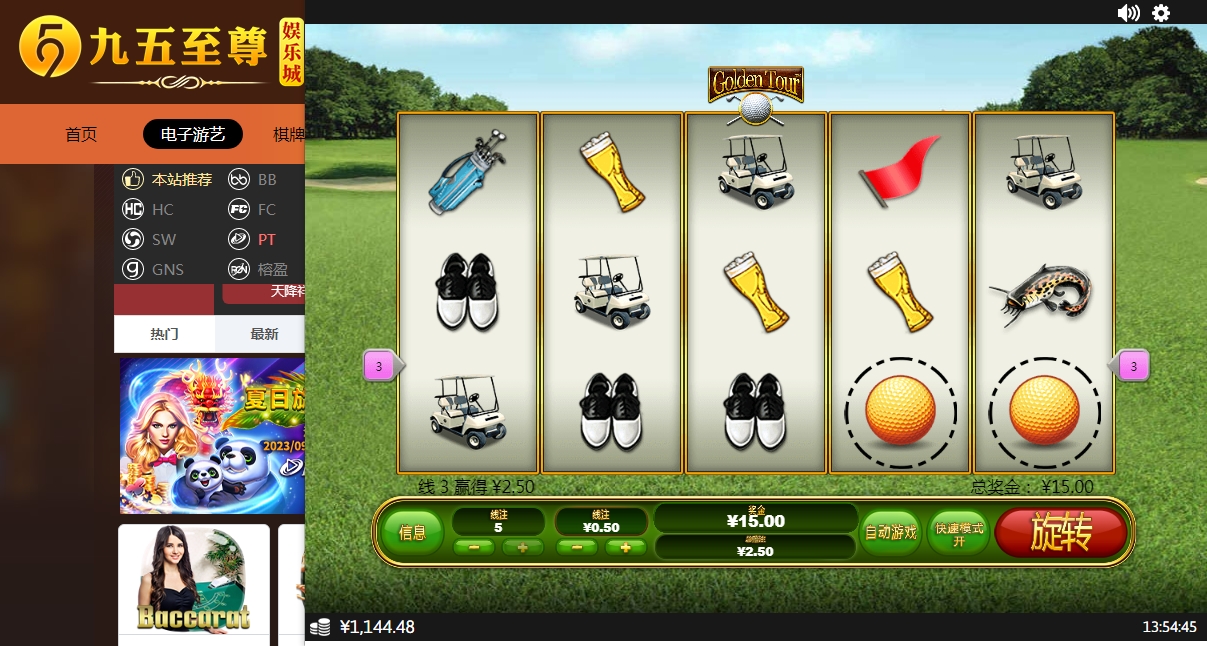Image resolution: width=1207 pixels, height=646 pixels.
Task: Open game settings via the gear icon
Action: 1161,13
